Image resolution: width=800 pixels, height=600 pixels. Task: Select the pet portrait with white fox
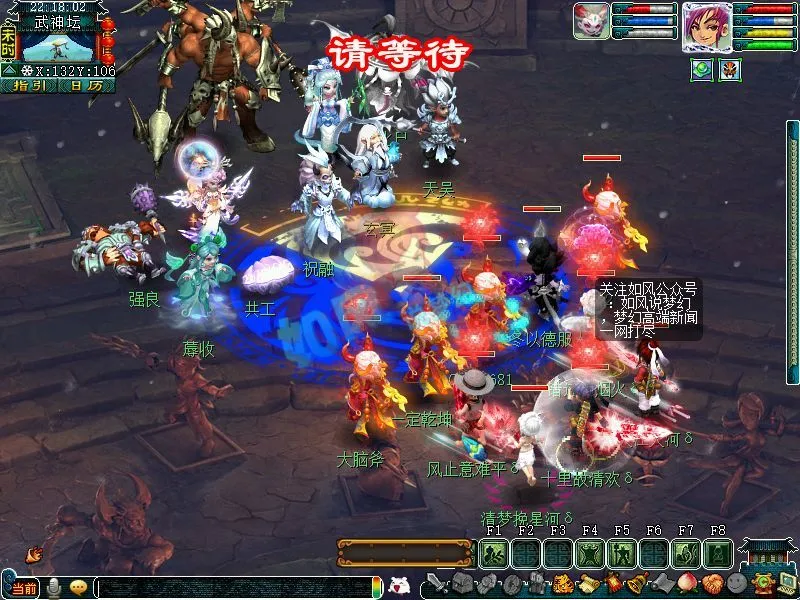(x=590, y=21)
